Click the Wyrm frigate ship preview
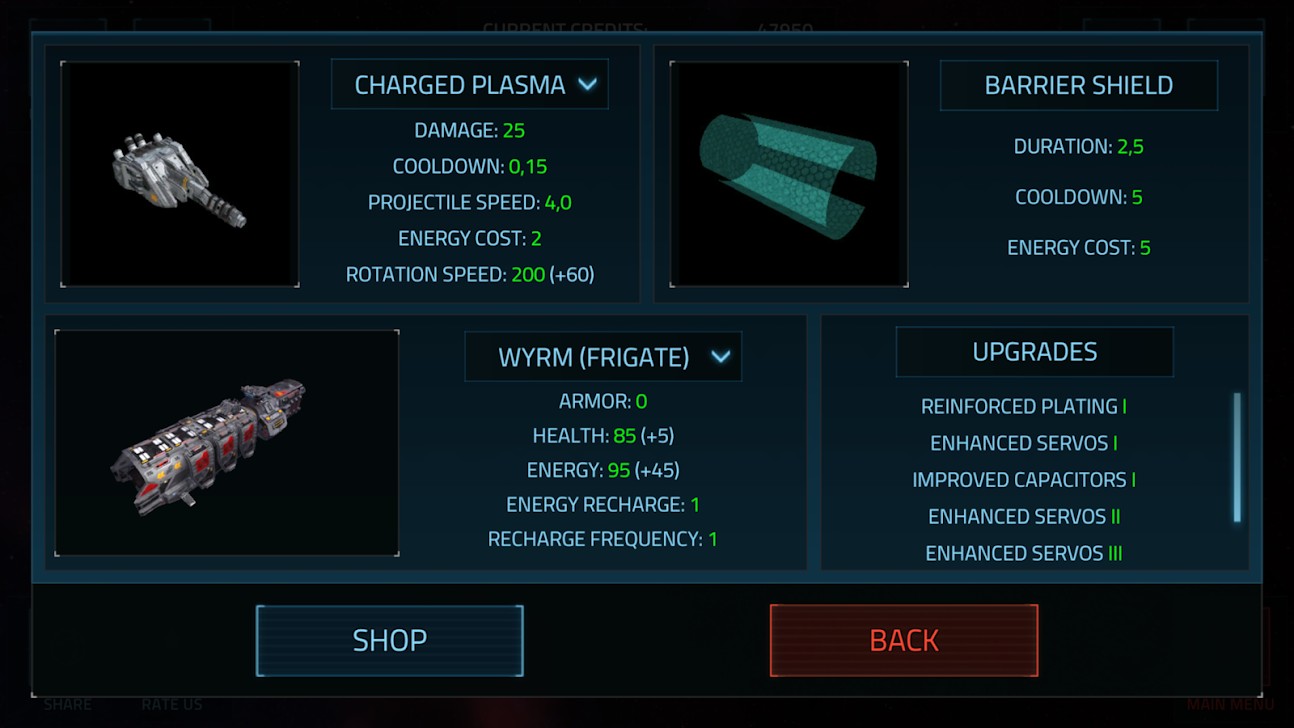The width and height of the screenshot is (1294, 728). (x=227, y=442)
